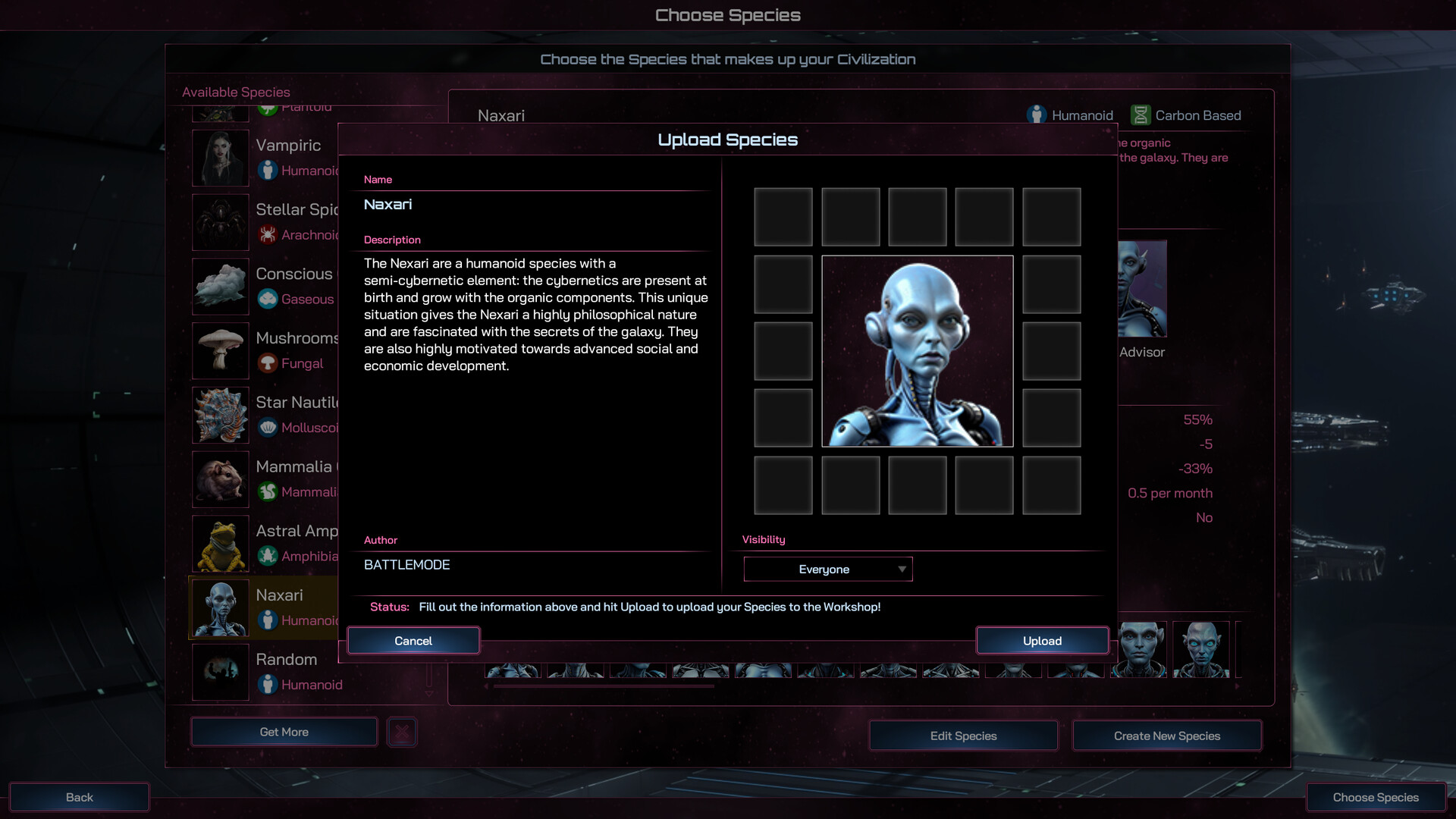The width and height of the screenshot is (1456, 819).
Task: Click the red X delete species button
Action: click(x=402, y=732)
